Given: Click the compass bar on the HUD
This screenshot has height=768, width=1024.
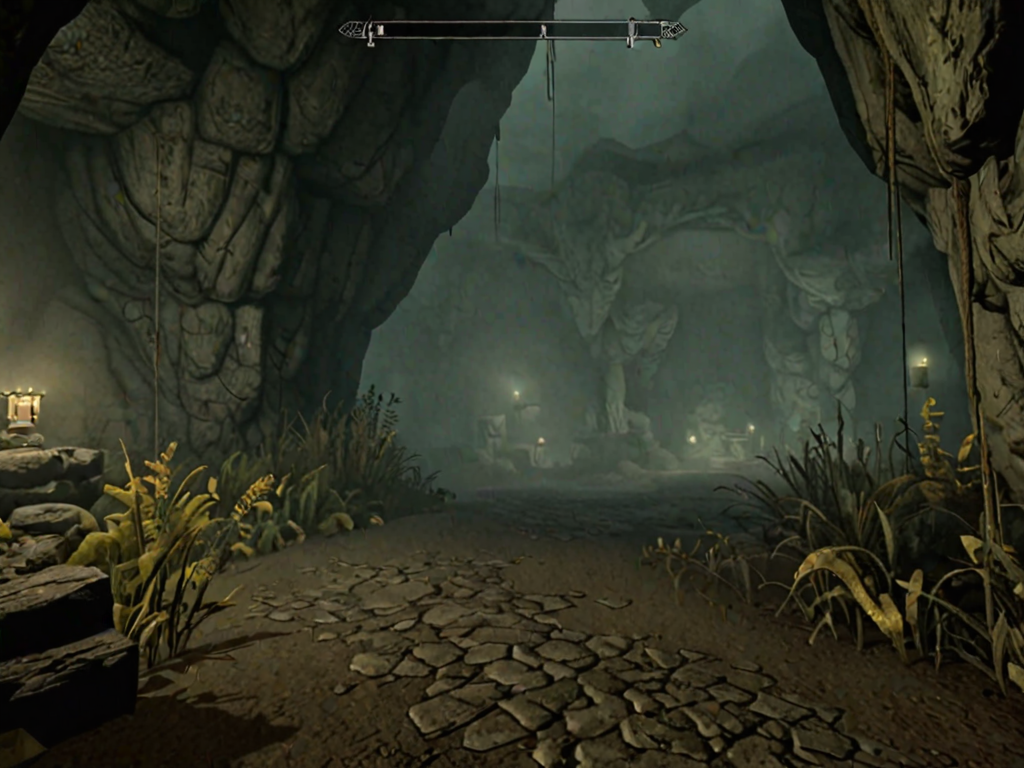Looking at the screenshot, I should pos(512,31).
